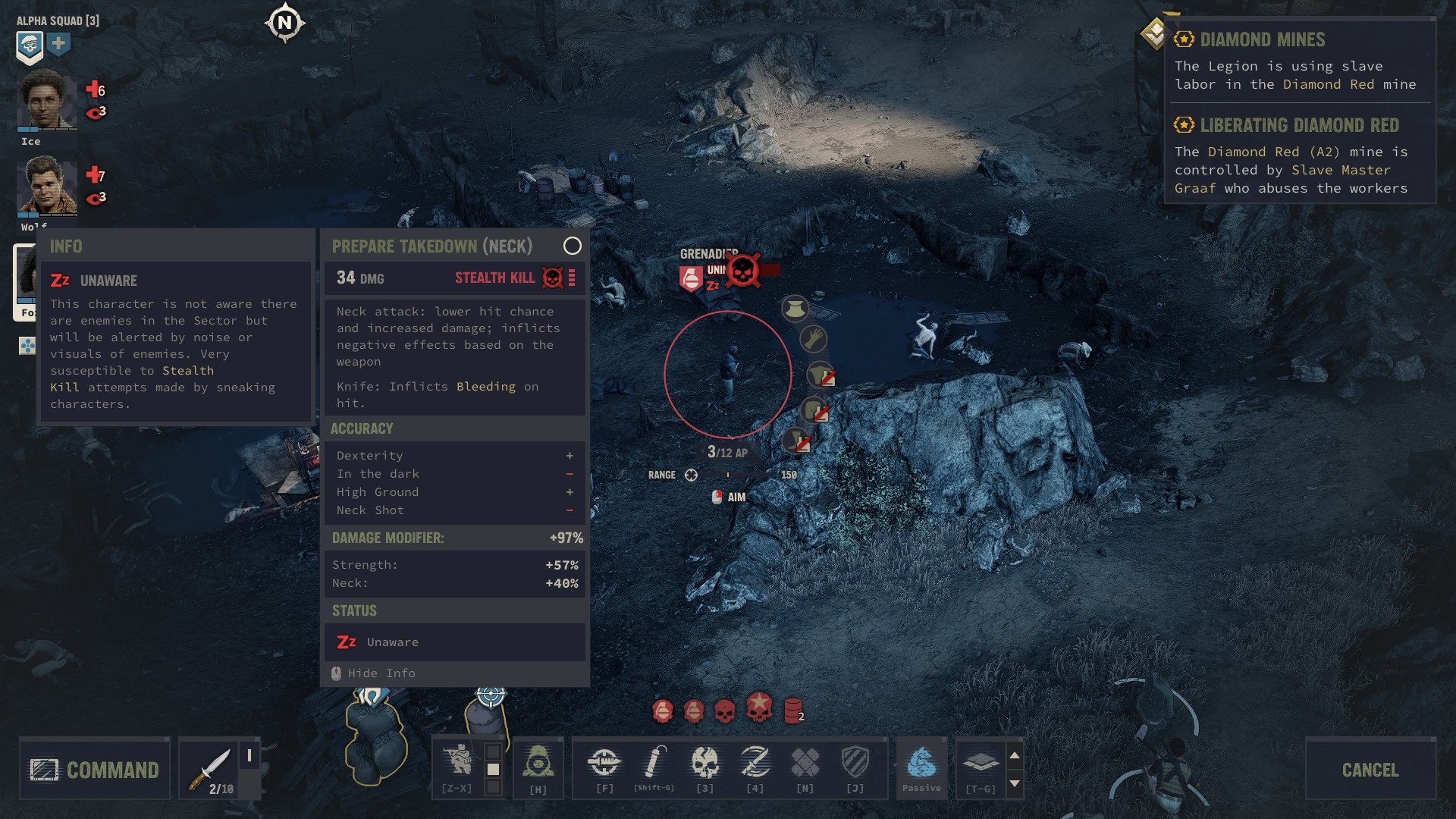
Task: Select mercenary Ice's portrait
Action: (47, 102)
